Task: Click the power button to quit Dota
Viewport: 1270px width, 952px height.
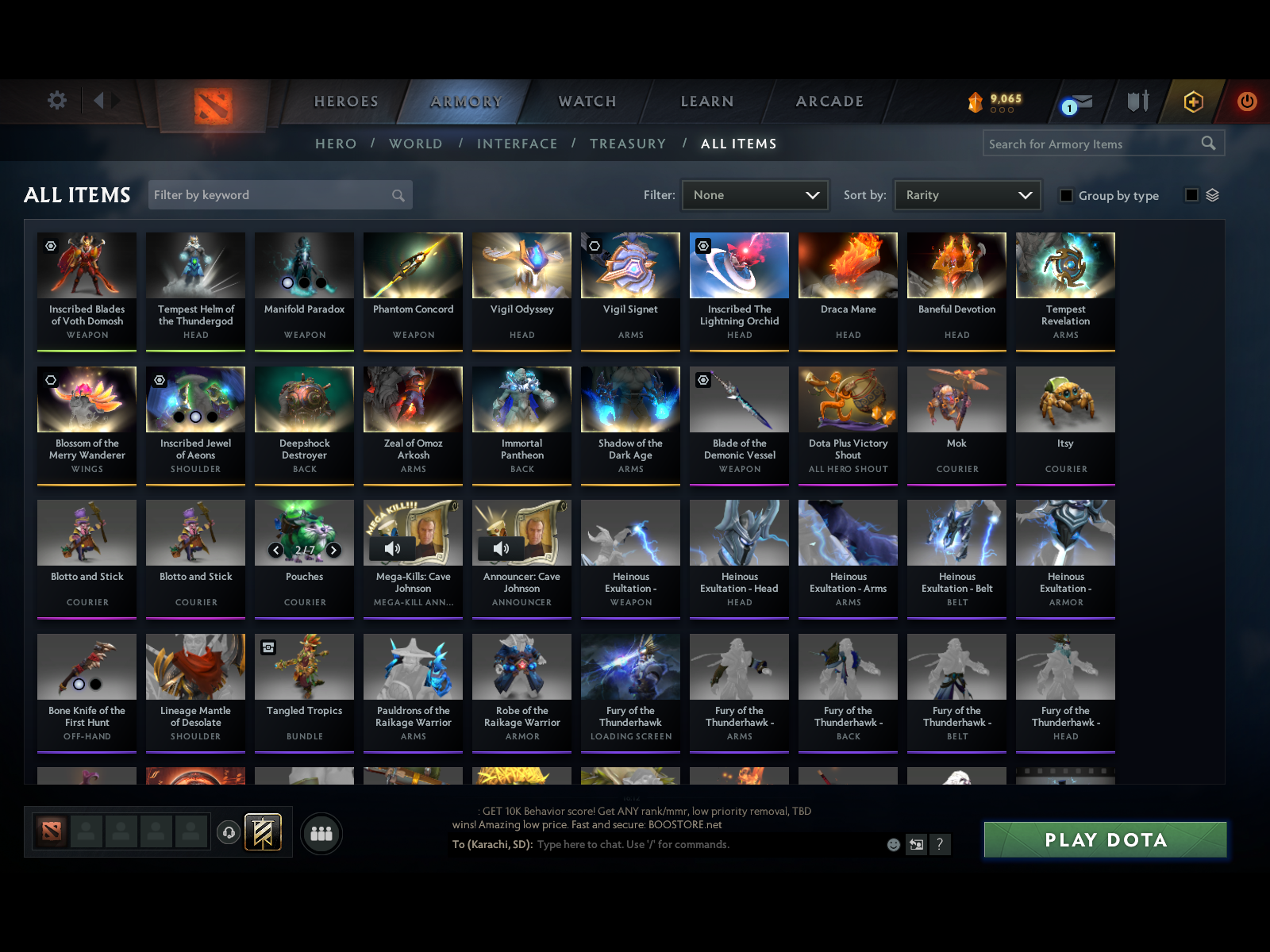Action: tap(1245, 102)
